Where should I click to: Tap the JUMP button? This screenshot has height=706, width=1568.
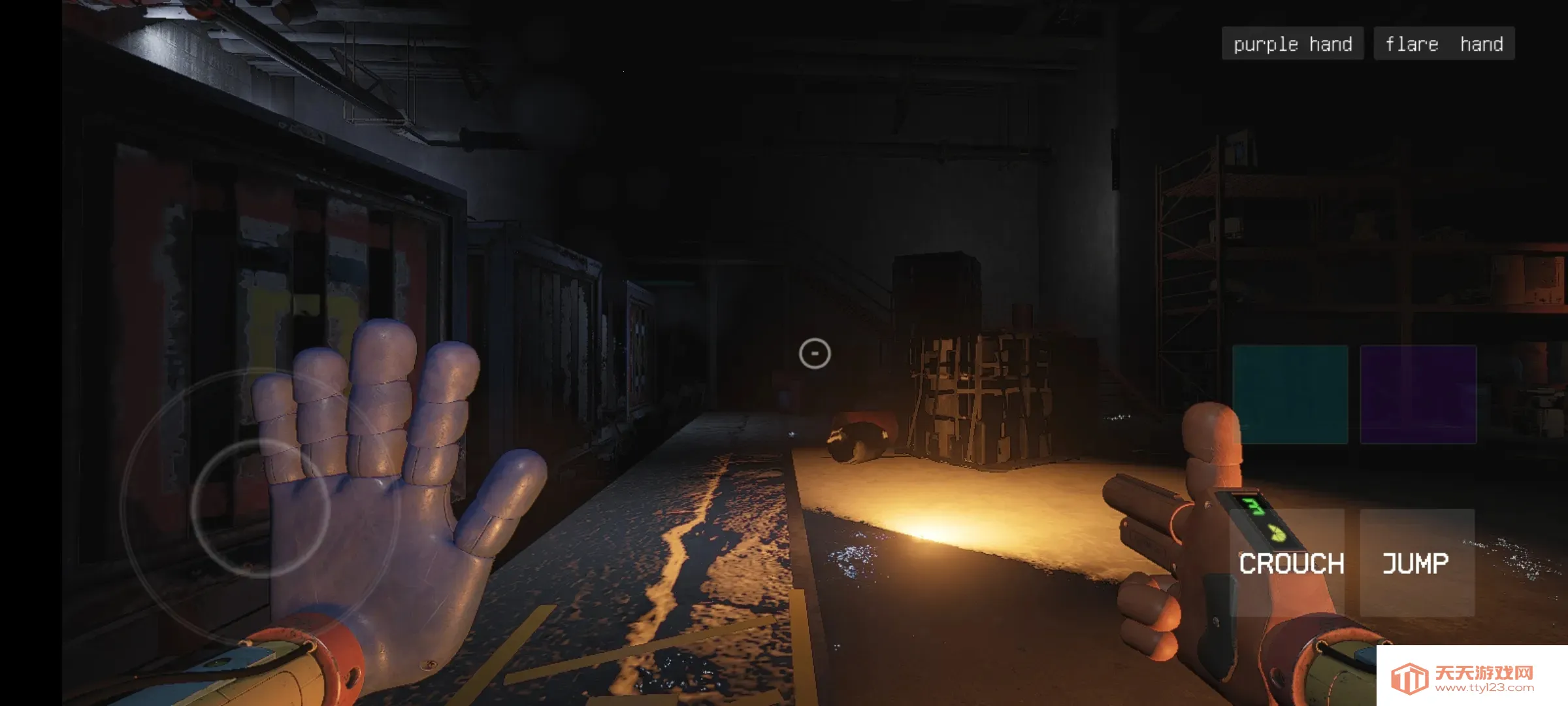click(x=1416, y=563)
